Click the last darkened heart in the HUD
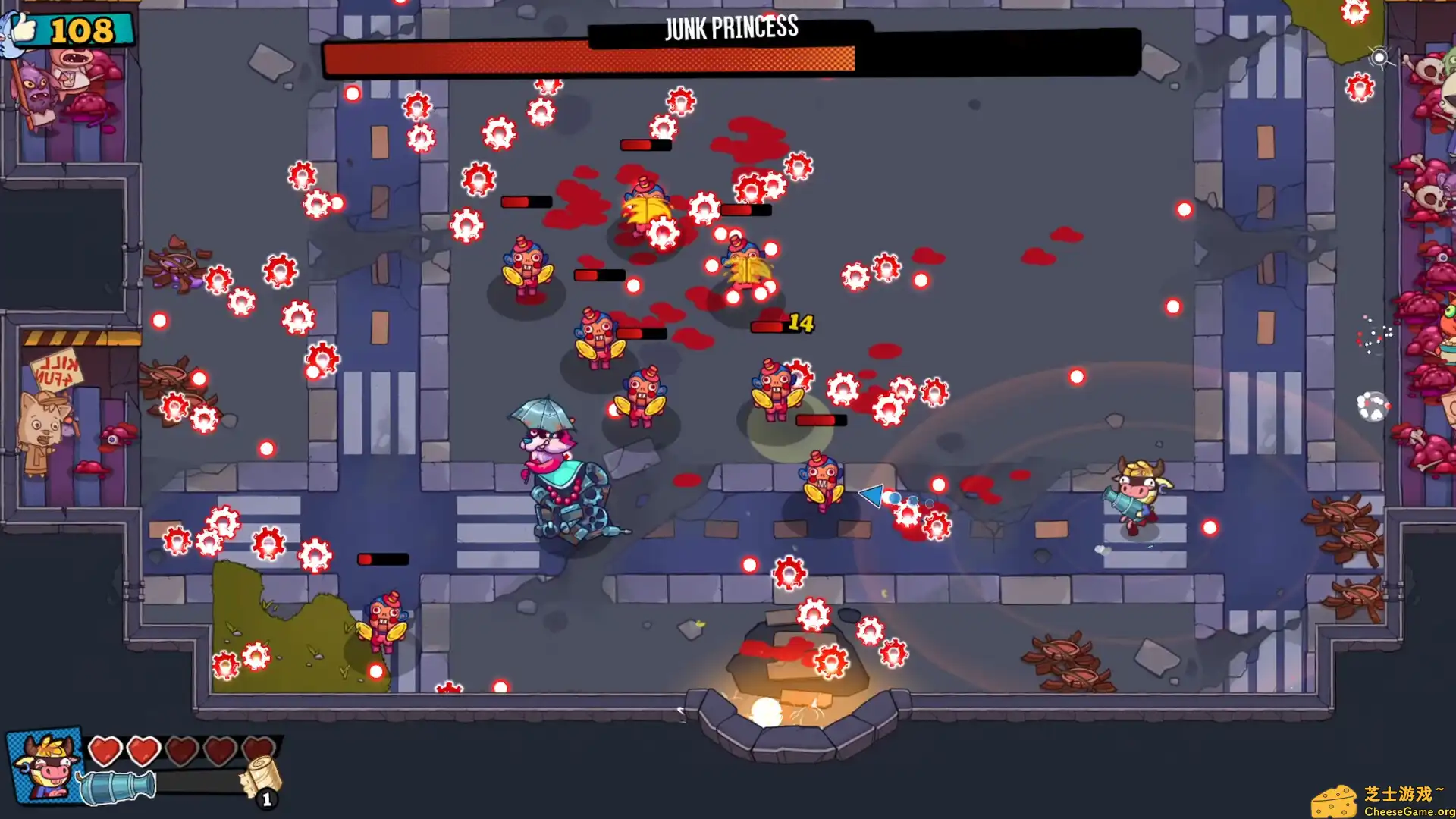 (257, 748)
